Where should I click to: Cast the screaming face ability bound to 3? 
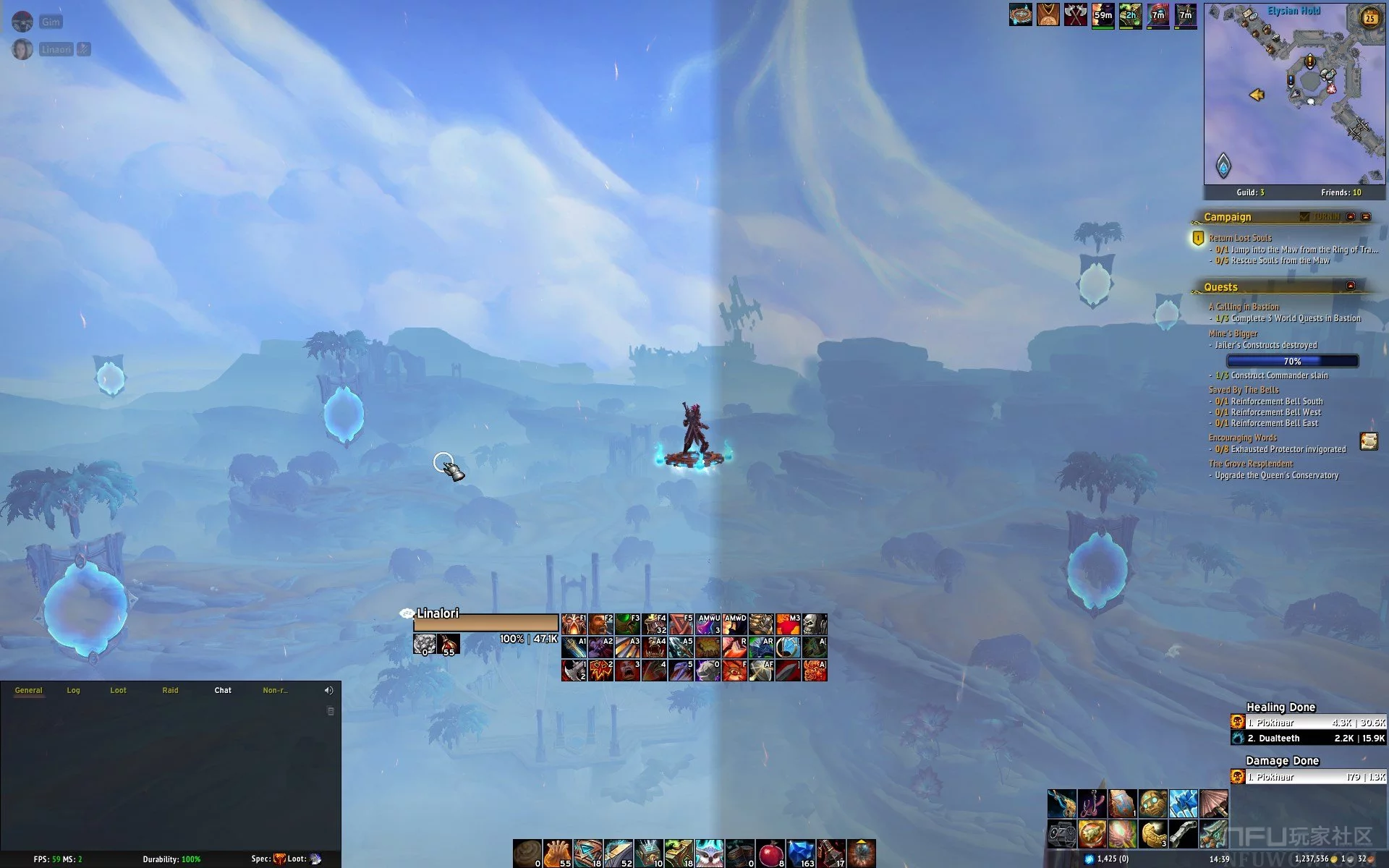[x=627, y=671]
